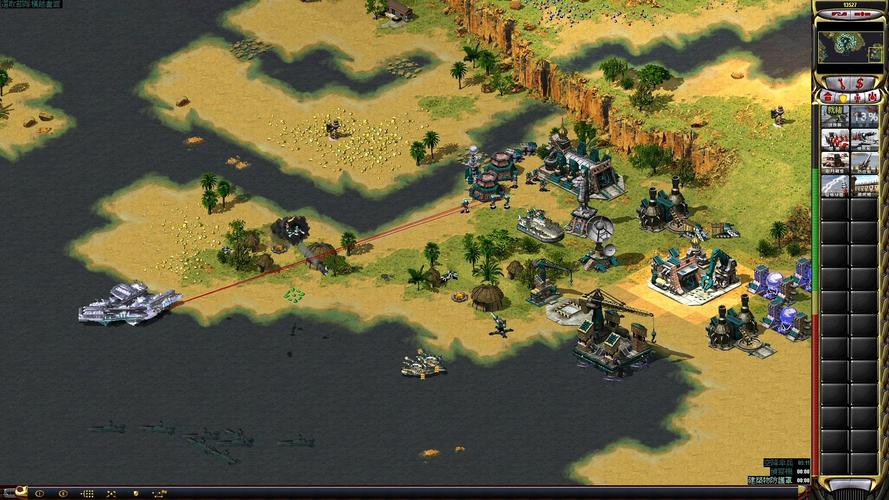The height and width of the screenshot is (500, 889).
Task: Click the deploy arrows command icon
Action: click(110, 493)
